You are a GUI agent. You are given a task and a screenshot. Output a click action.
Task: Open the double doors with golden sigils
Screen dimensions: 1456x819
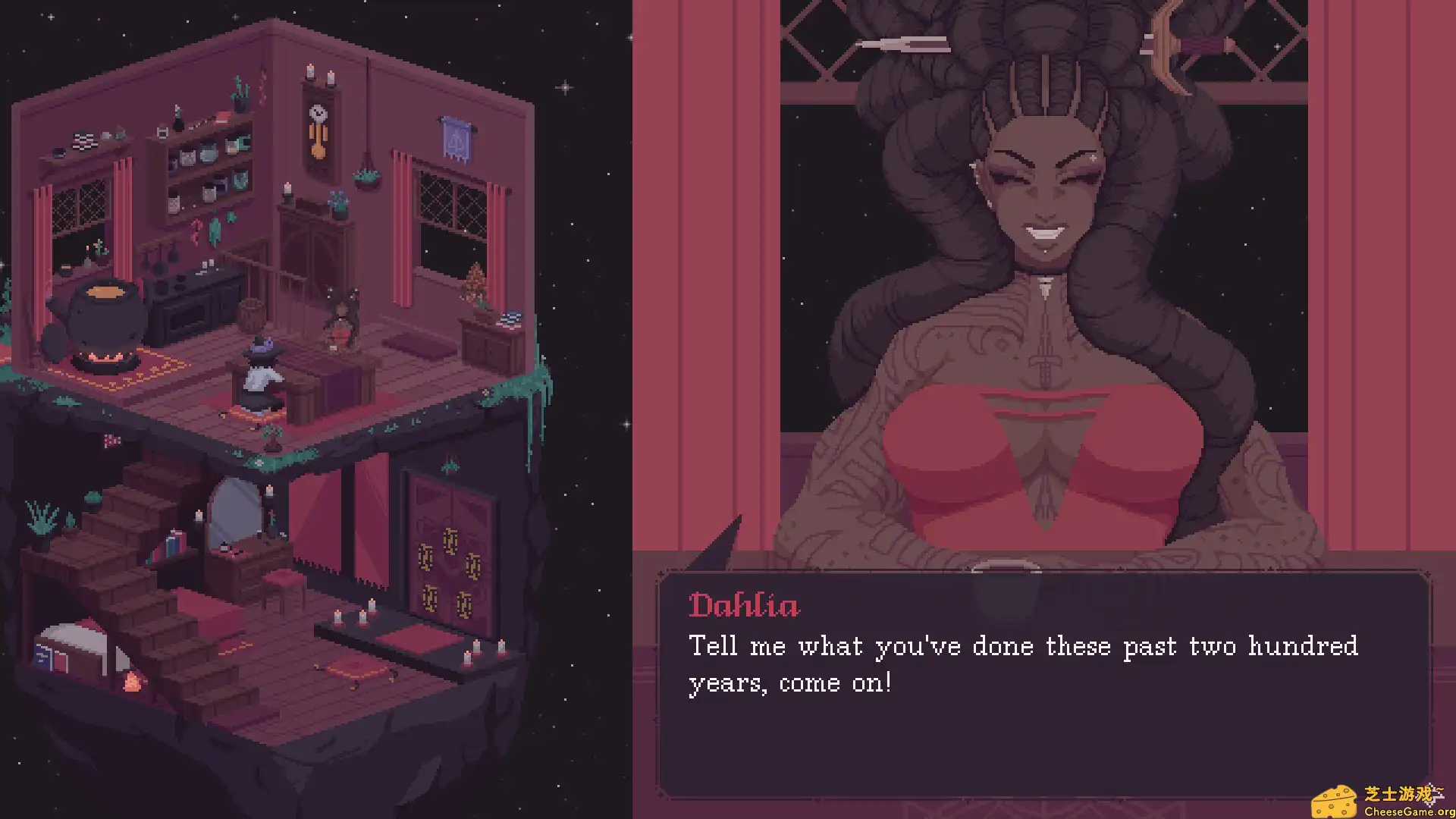pos(447,554)
